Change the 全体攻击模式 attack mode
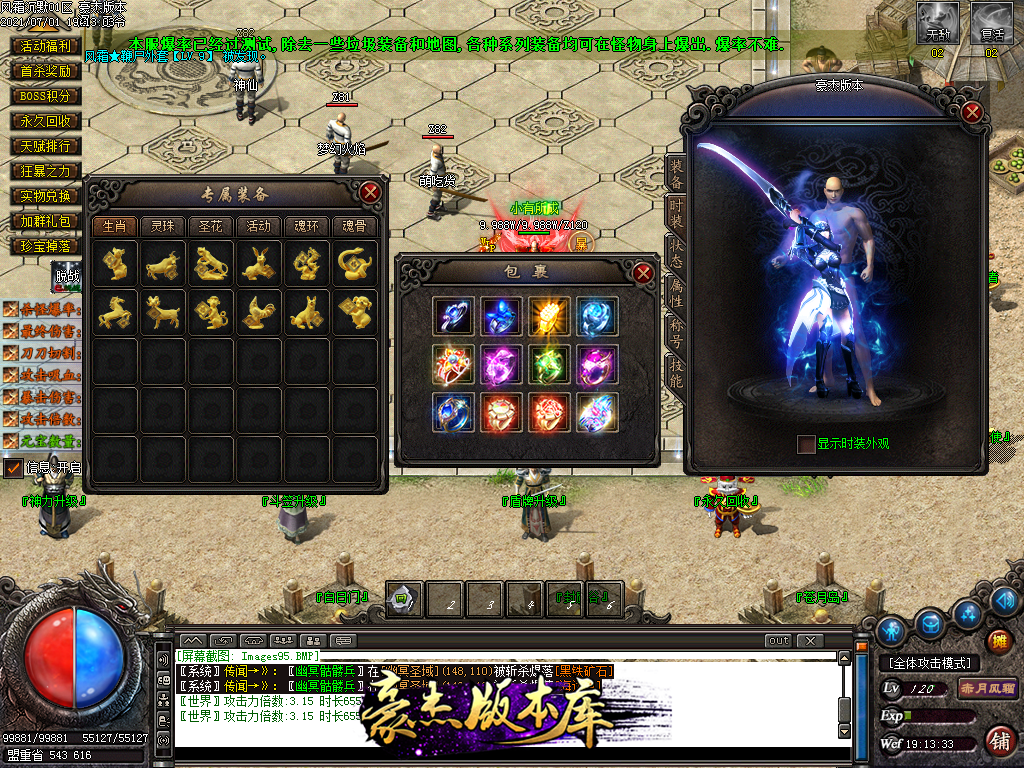The height and width of the screenshot is (768, 1024). tap(929, 663)
